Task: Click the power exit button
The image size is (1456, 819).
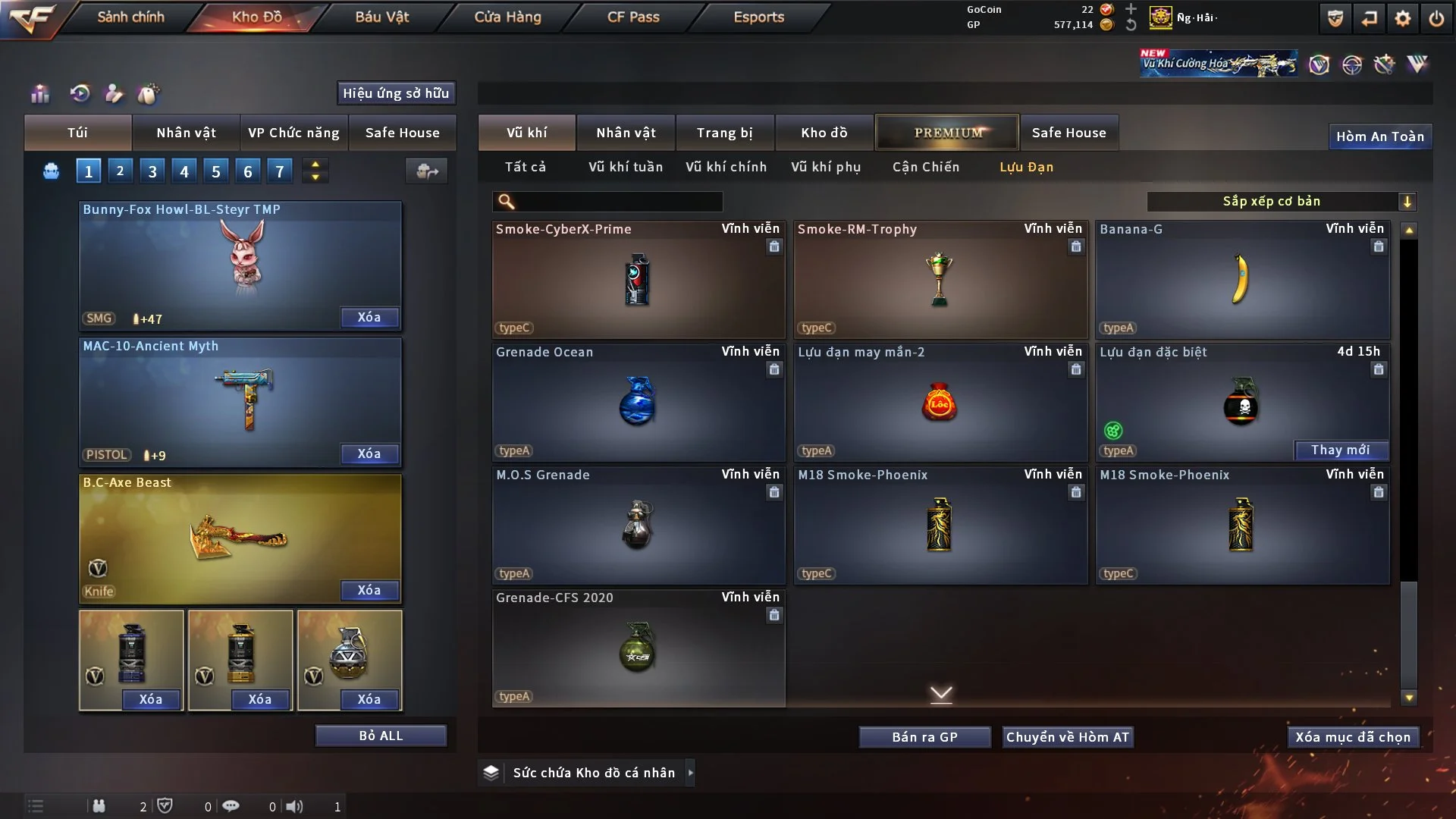Action: tap(1436, 18)
